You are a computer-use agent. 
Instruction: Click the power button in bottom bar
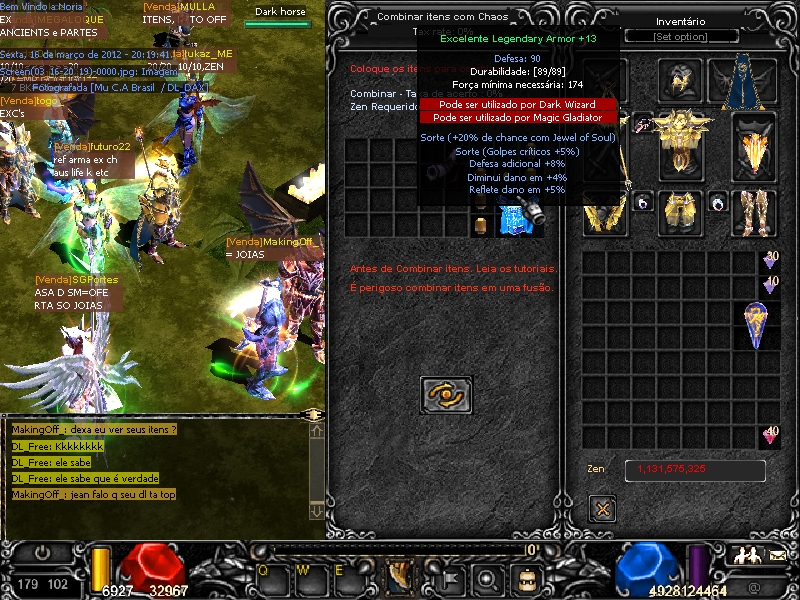pos(44,553)
